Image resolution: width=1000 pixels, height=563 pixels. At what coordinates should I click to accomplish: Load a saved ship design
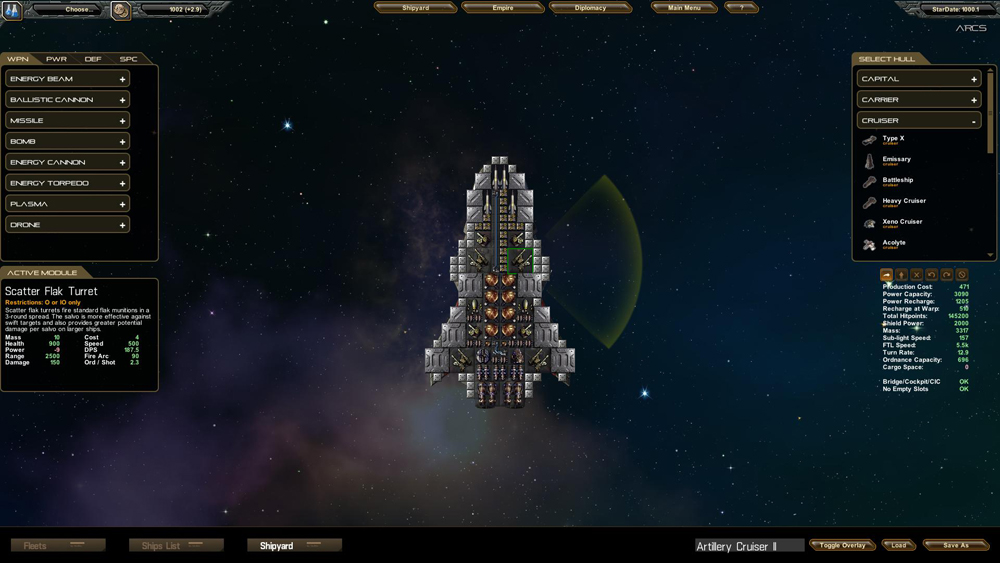click(x=899, y=546)
